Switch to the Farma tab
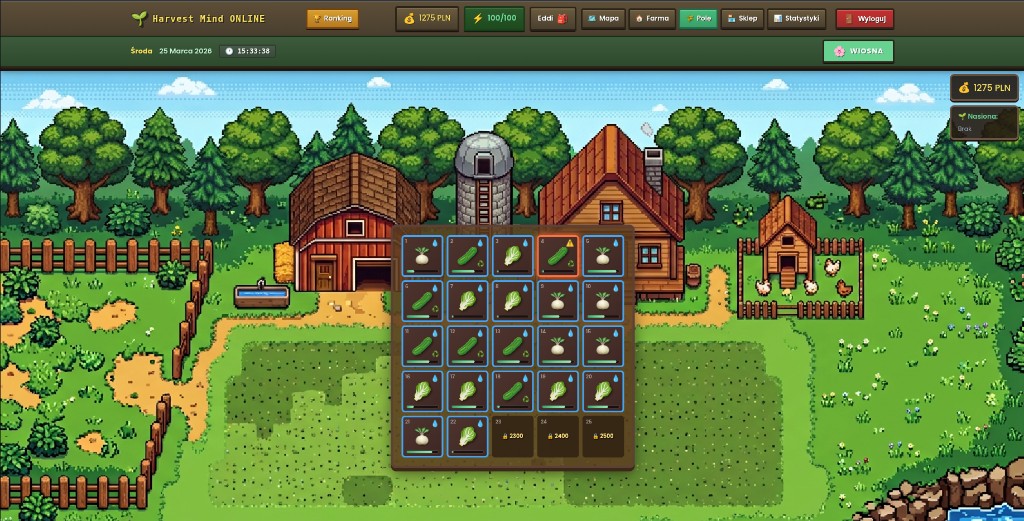This screenshot has width=1024, height=521. pyautogui.click(x=651, y=18)
